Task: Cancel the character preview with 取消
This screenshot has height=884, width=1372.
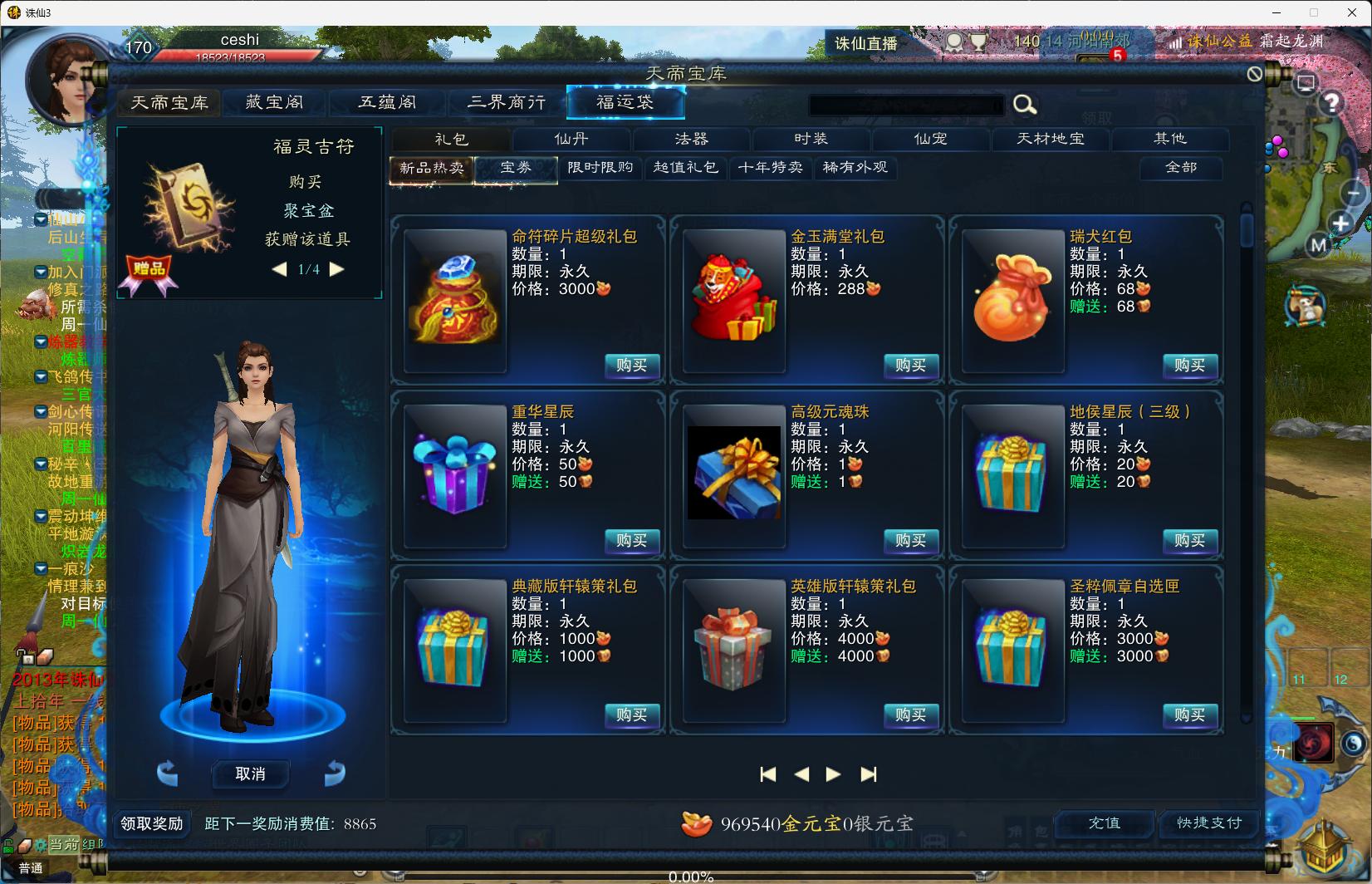Action: (x=250, y=774)
